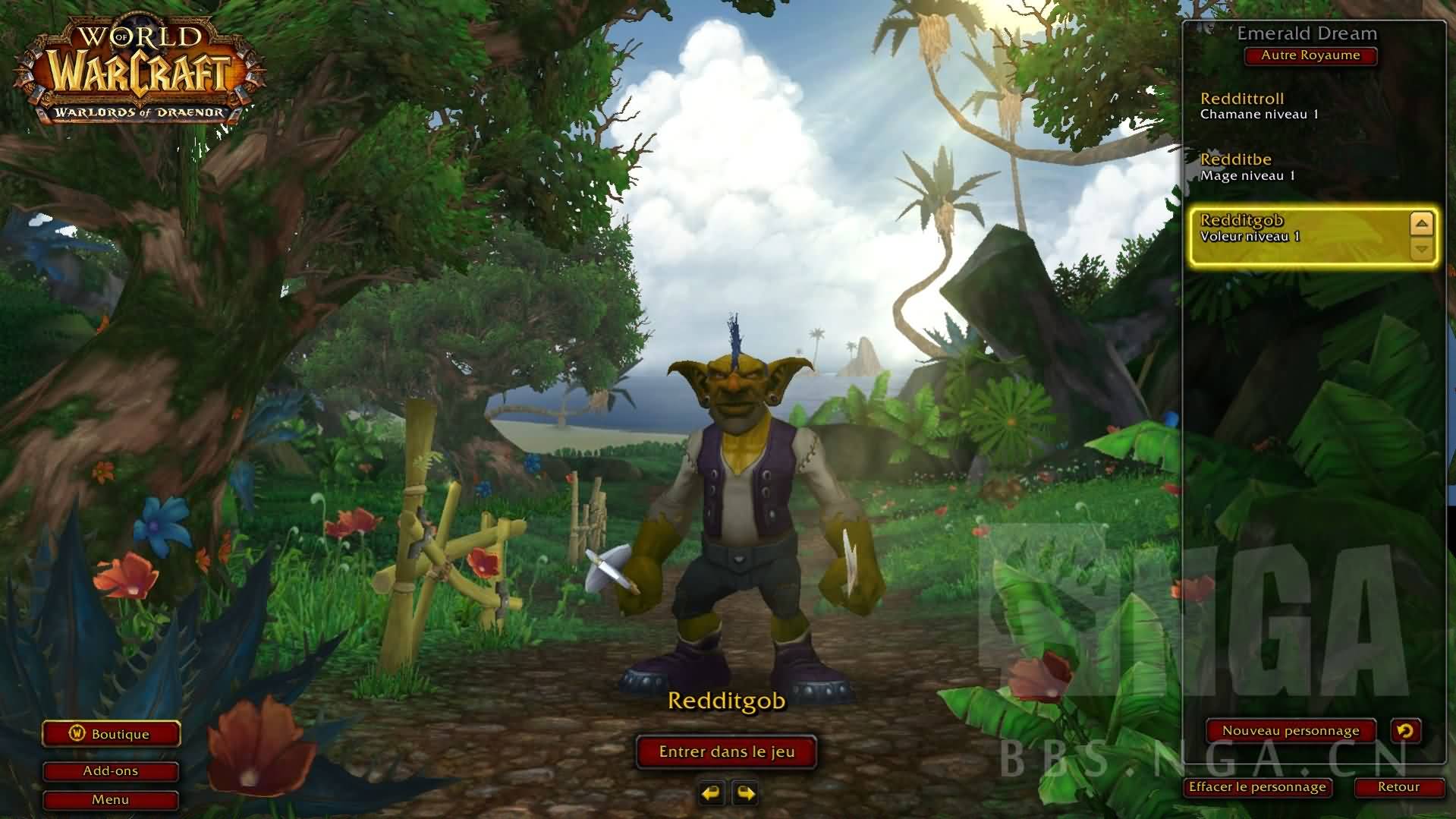Image resolution: width=1456 pixels, height=819 pixels.
Task: Choose Effacer le personnage
Action: (1257, 787)
